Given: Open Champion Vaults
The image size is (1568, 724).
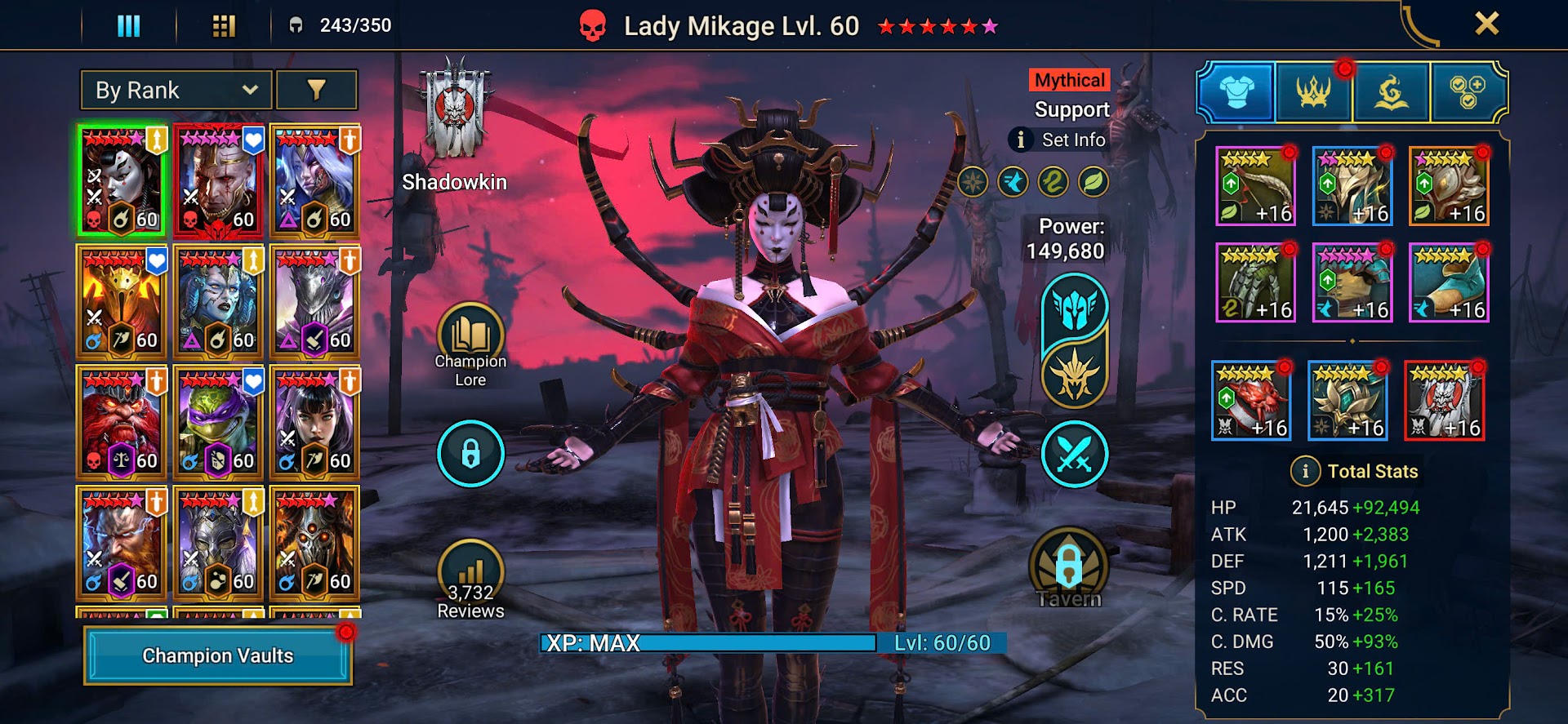Looking at the screenshot, I should [x=218, y=655].
